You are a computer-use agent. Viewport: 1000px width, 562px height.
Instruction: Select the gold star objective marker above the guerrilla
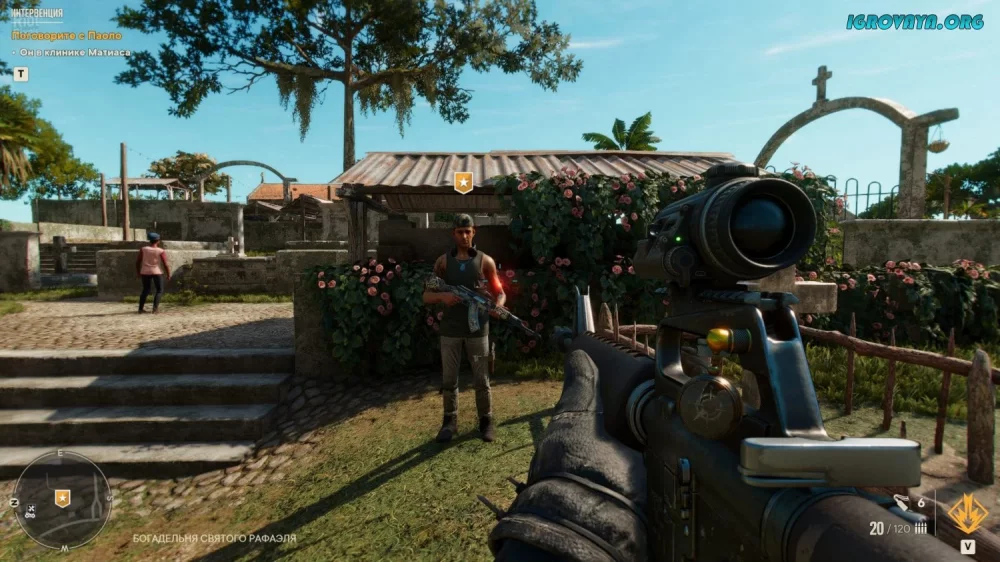(463, 182)
